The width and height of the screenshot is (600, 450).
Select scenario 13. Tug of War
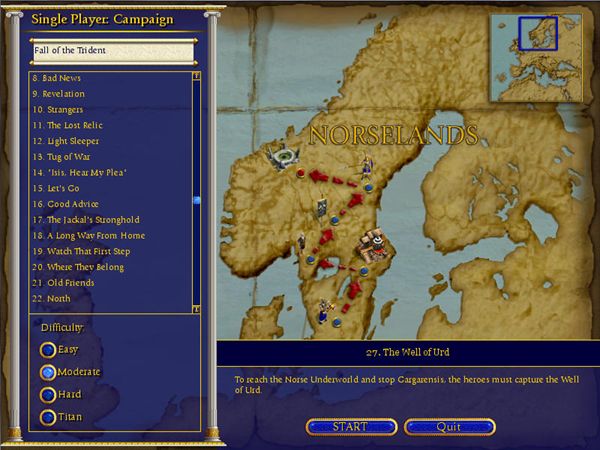[62, 156]
